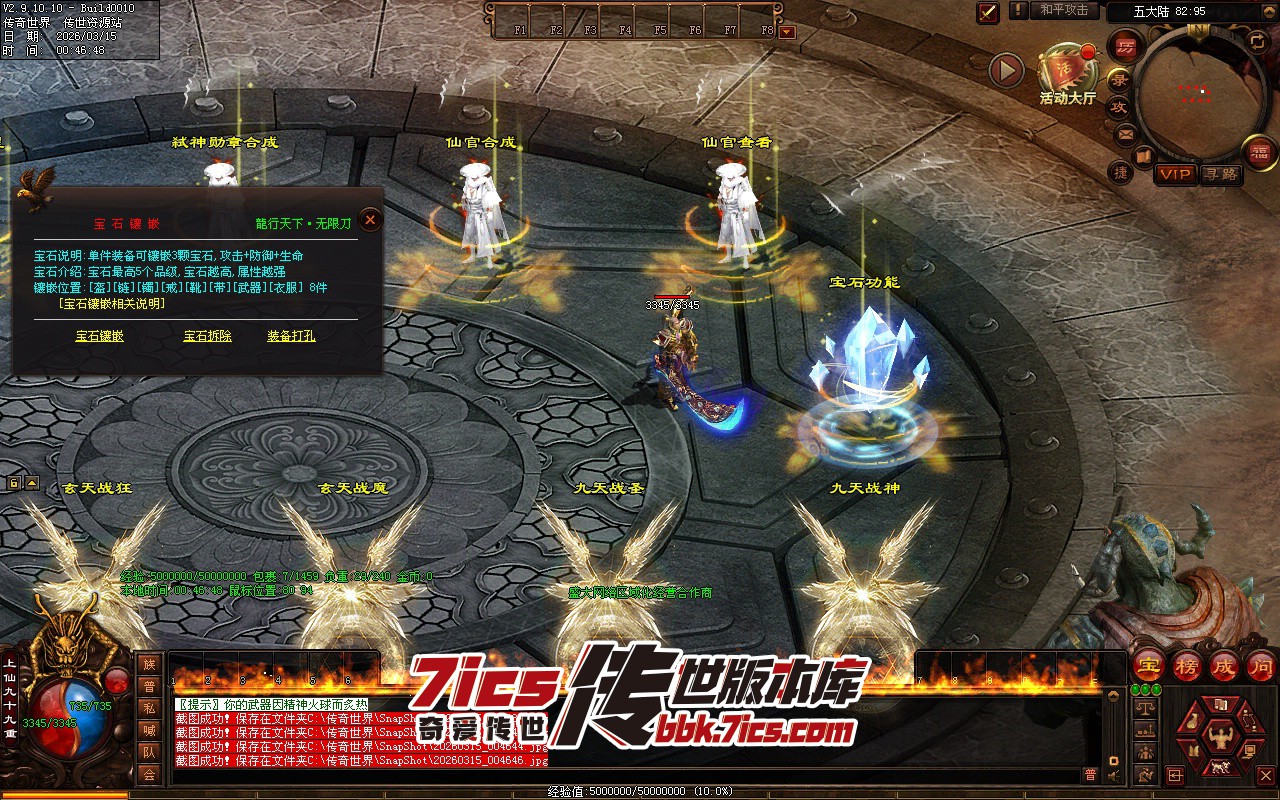
Task: Select the 宝石拆除 gem removal option
Action: [x=208, y=336]
